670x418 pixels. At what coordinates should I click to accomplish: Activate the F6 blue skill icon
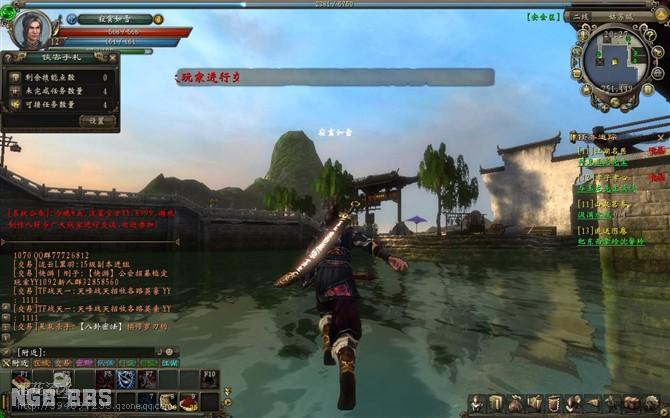(126, 380)
